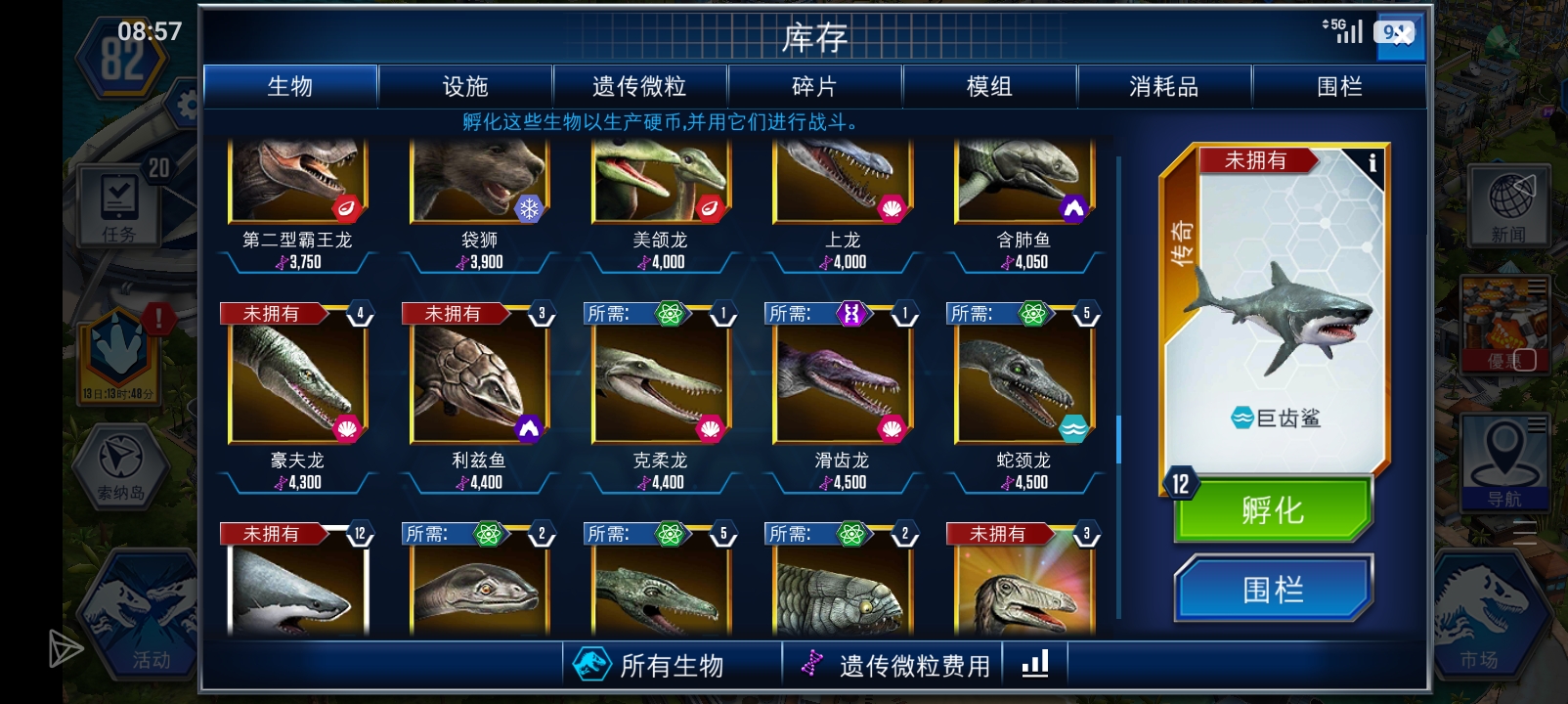Switch to the 碎片 tab
The image size is (1568, 704).
point(814,86)
